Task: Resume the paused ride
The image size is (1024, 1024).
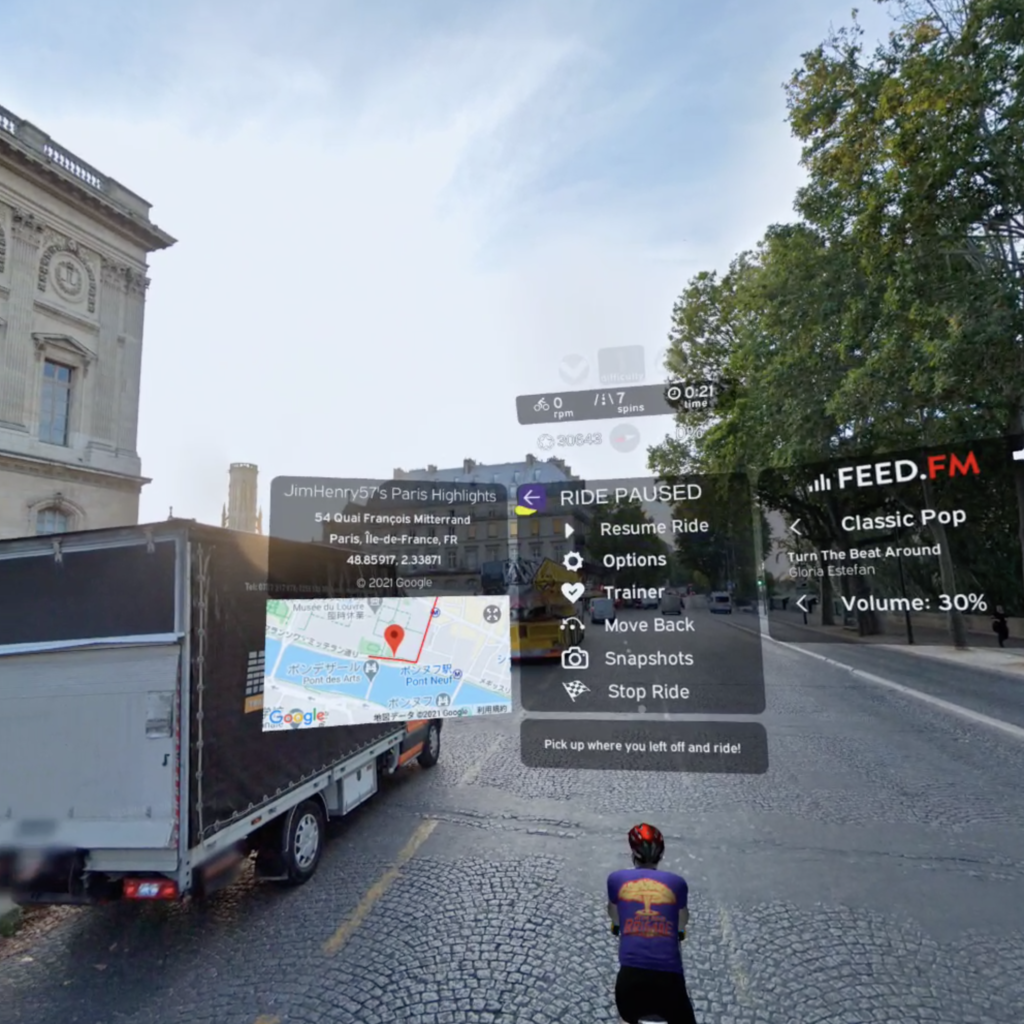Action: point(653,527)
